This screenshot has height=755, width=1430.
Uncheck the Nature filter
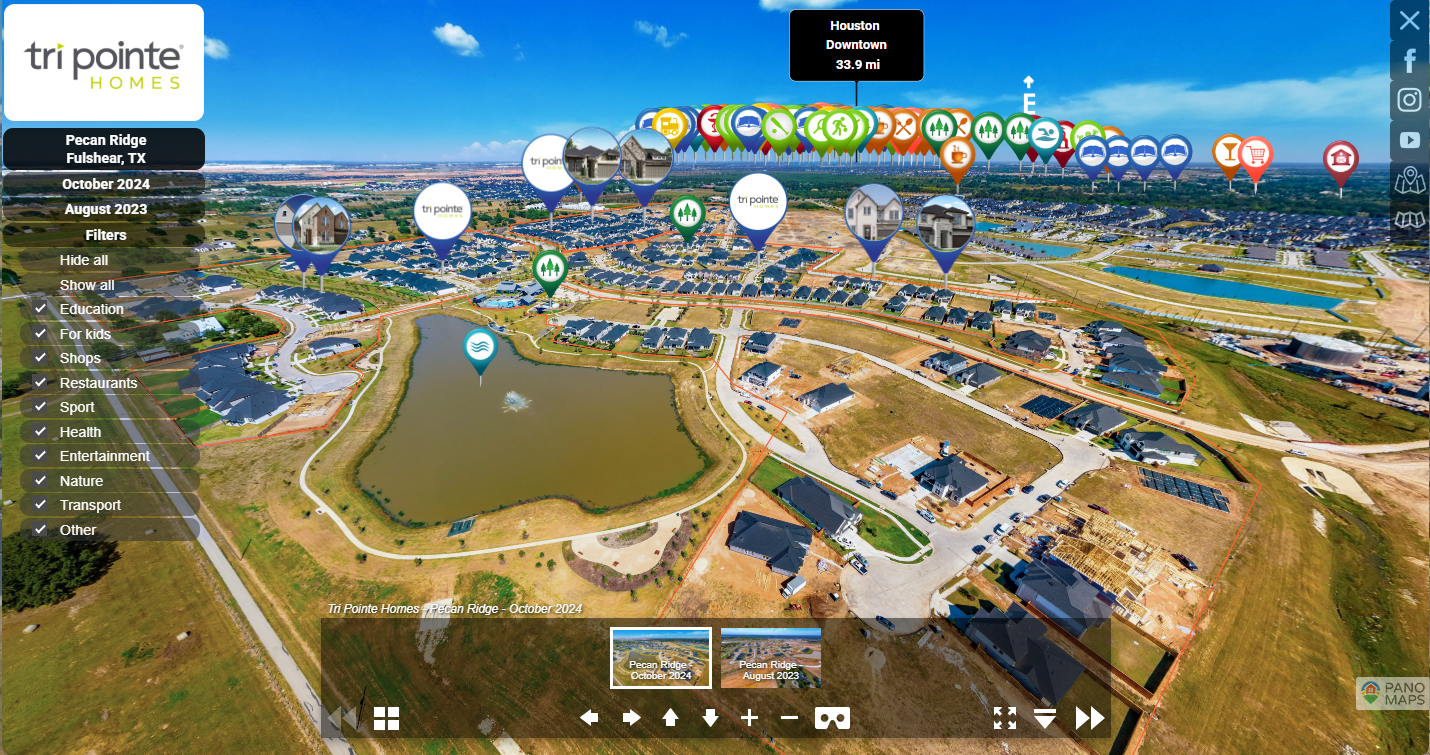tap(41, 480)
